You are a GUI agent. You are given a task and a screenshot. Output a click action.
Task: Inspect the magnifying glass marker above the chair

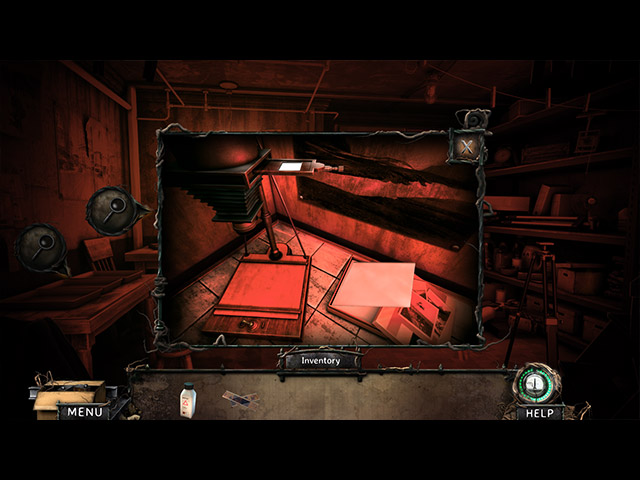coord(111,208)
